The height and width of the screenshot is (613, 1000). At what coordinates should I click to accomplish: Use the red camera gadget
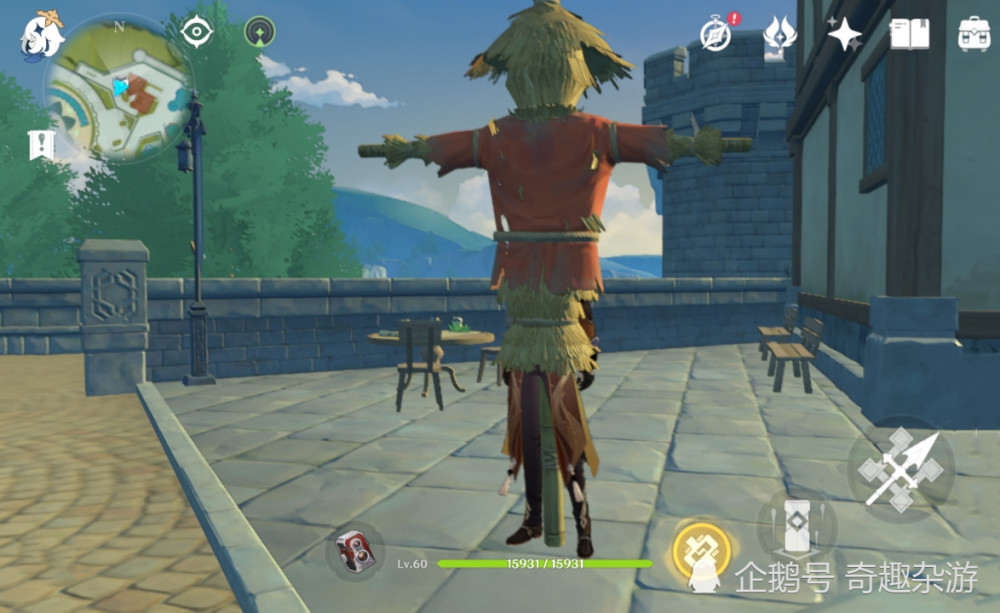[x=354, y=551]
